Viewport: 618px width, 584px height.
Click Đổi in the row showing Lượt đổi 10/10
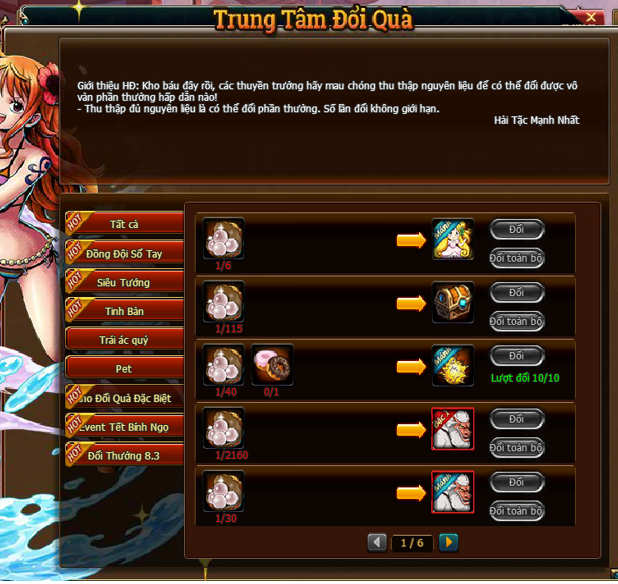coord(516,356)
